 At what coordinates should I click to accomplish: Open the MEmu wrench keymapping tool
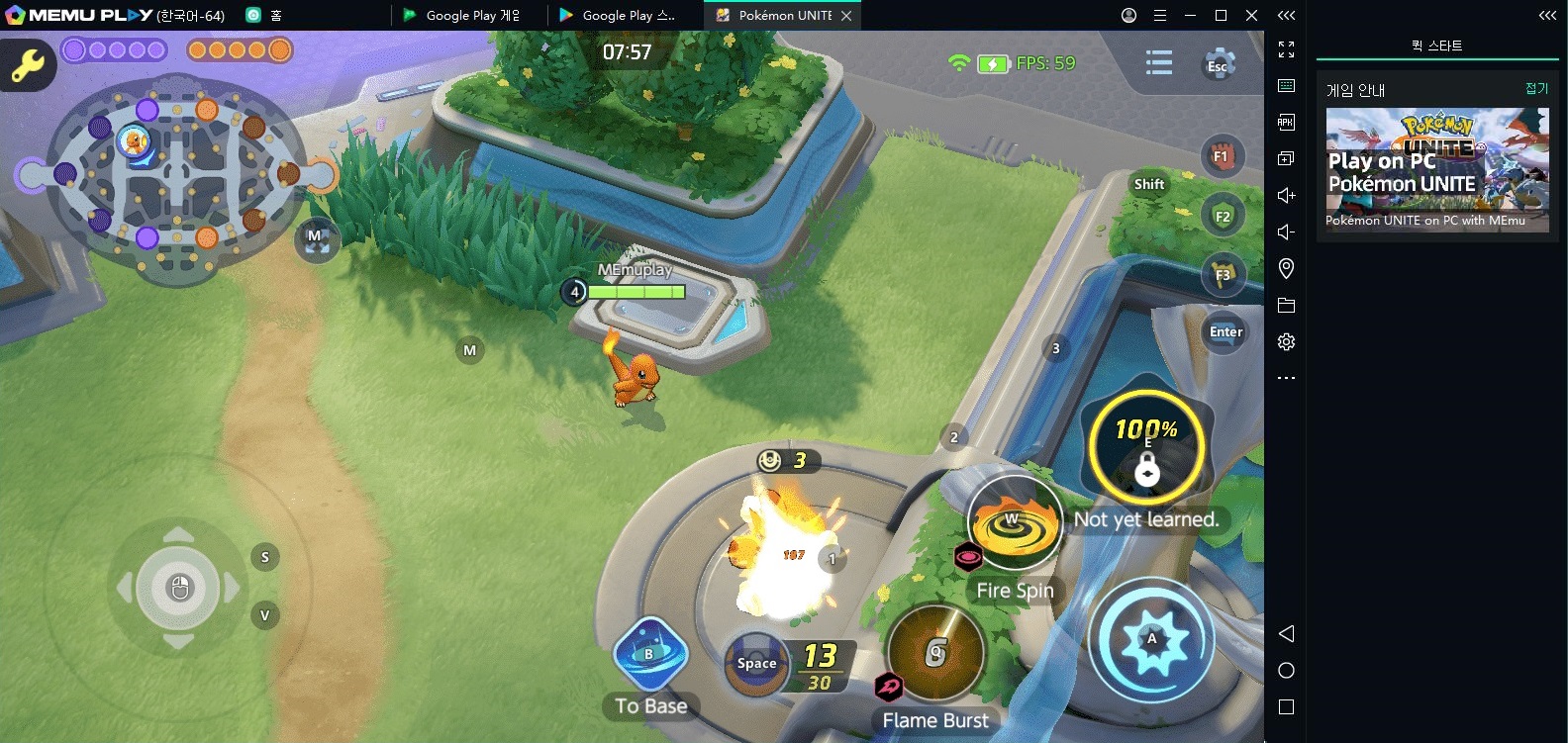coord(27,65)
